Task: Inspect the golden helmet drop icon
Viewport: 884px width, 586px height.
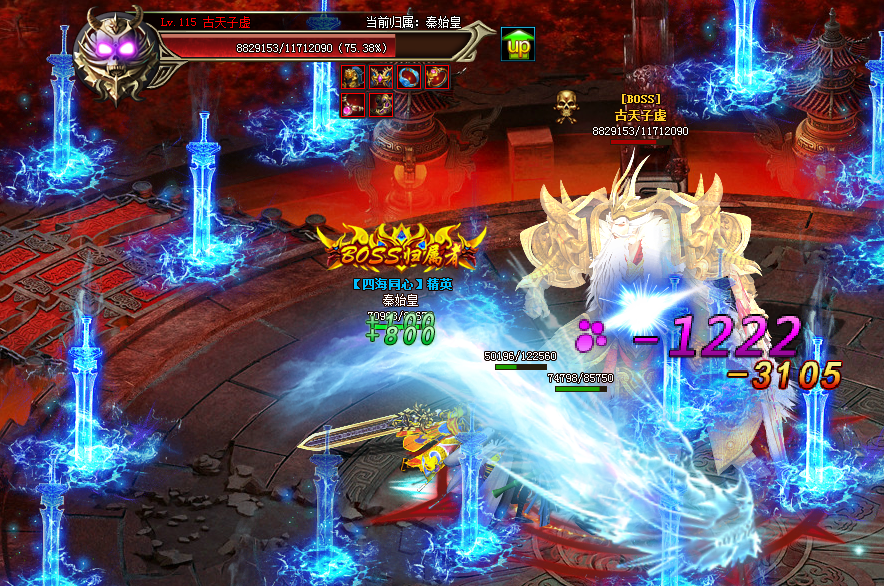Action: (x=352, y=77)
